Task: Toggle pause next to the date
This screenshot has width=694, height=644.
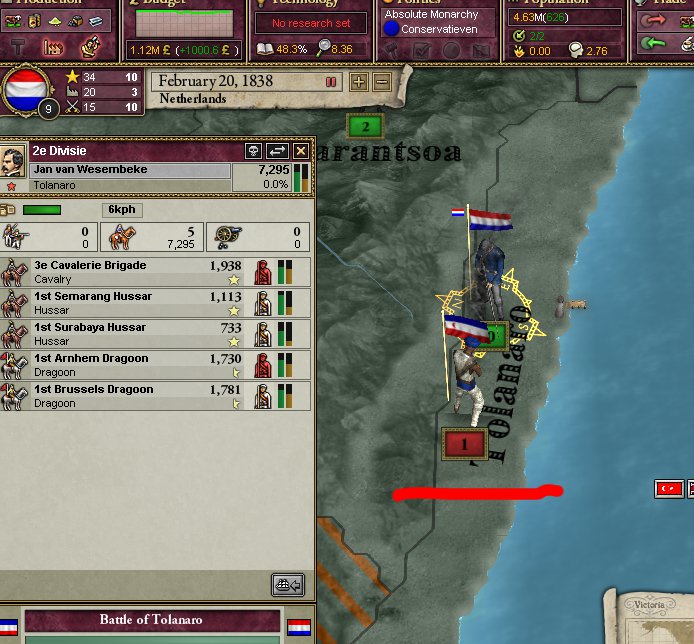Action: pos(331,82)
